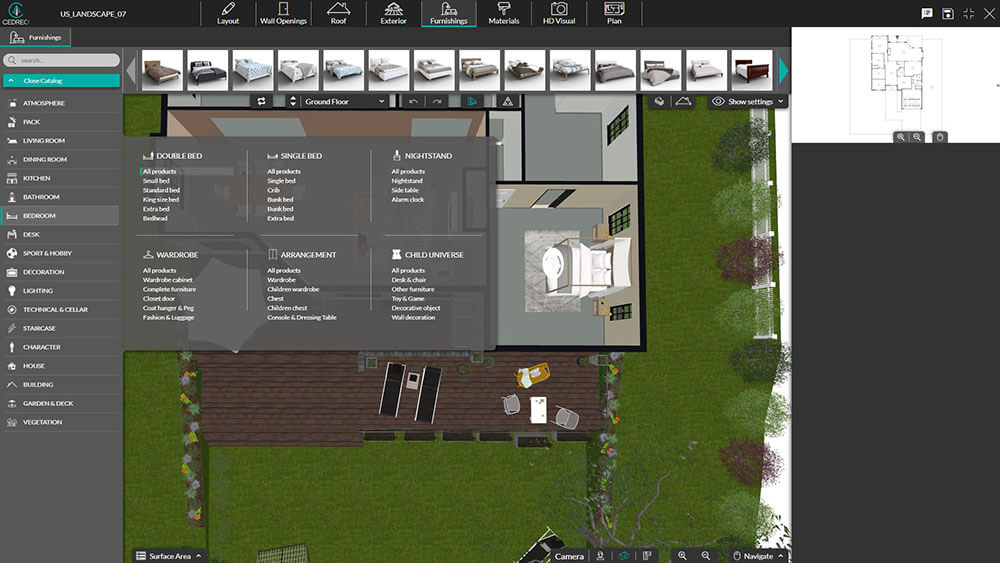This screenshot has height=563, width=1000.
Task: Choose Crib under Single Bed
Action: [273, 190]
